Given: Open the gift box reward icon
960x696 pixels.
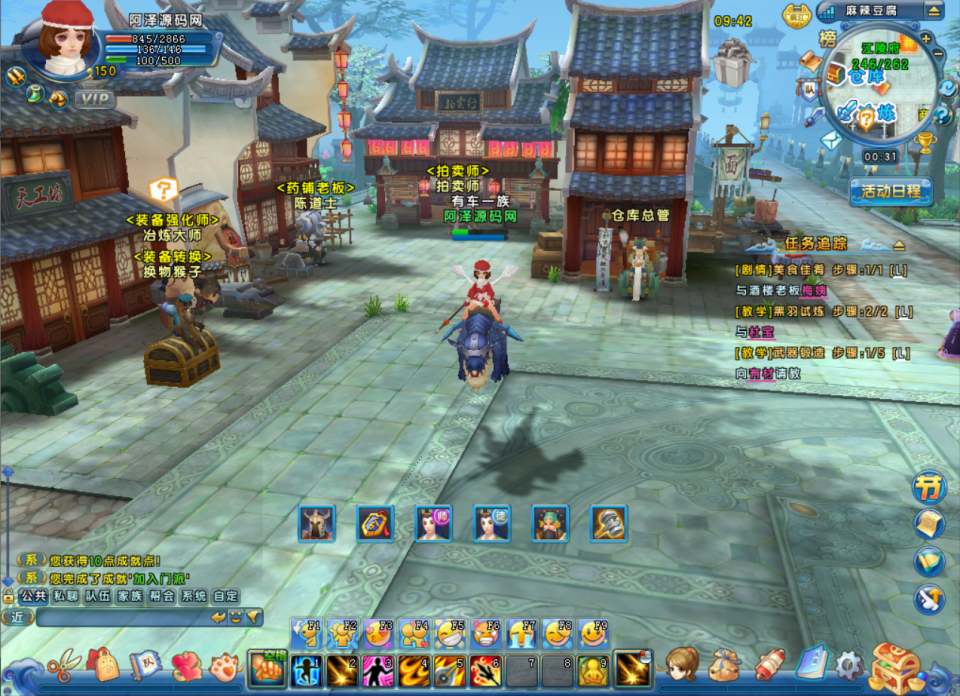Looking at the screenshot, I should [x=734, y=63].
